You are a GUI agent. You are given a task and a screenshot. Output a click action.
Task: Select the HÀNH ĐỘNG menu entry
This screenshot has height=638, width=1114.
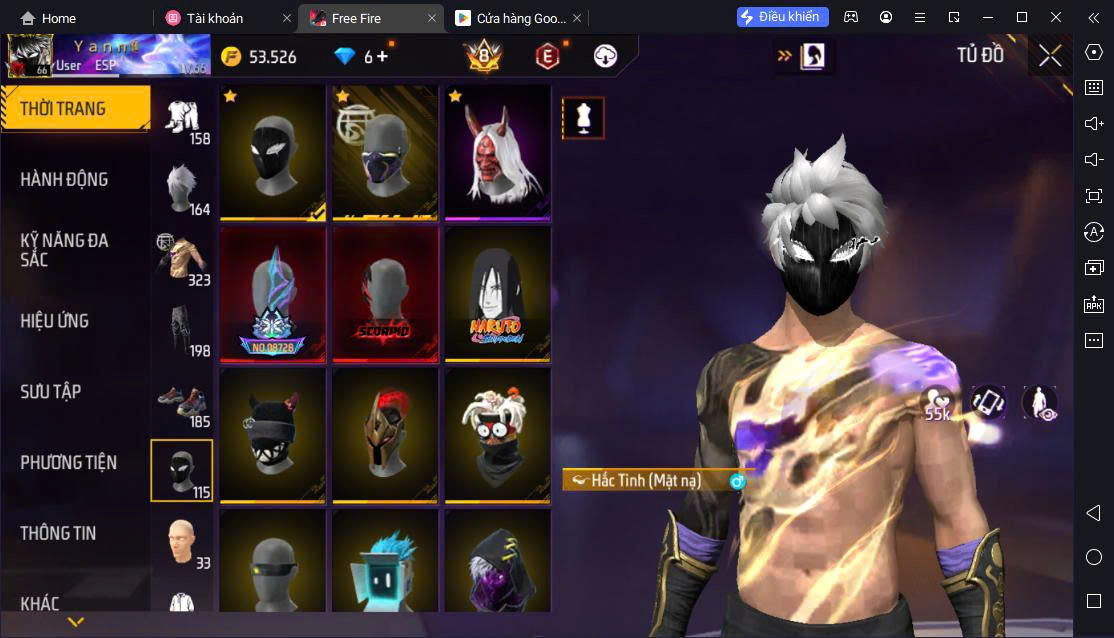(64, 180)
